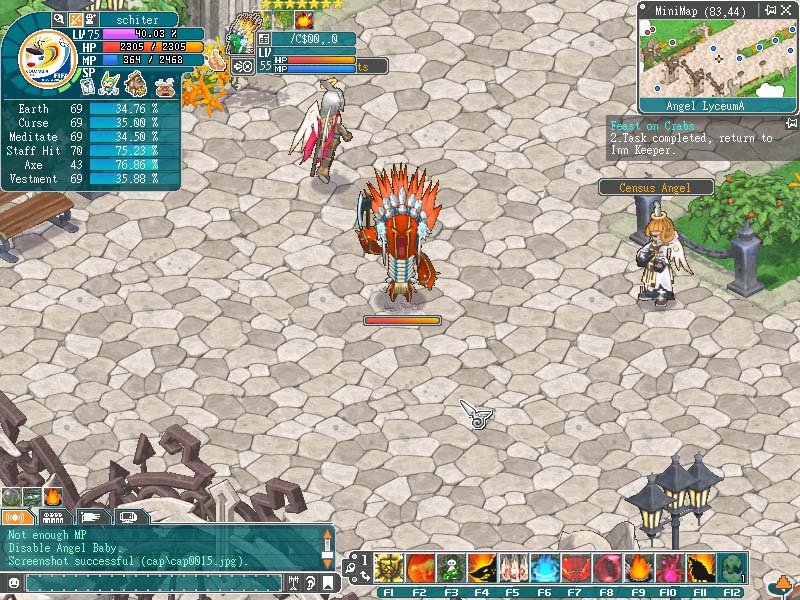Select the green-eared pet icon in the SP row

pos(109,85)
